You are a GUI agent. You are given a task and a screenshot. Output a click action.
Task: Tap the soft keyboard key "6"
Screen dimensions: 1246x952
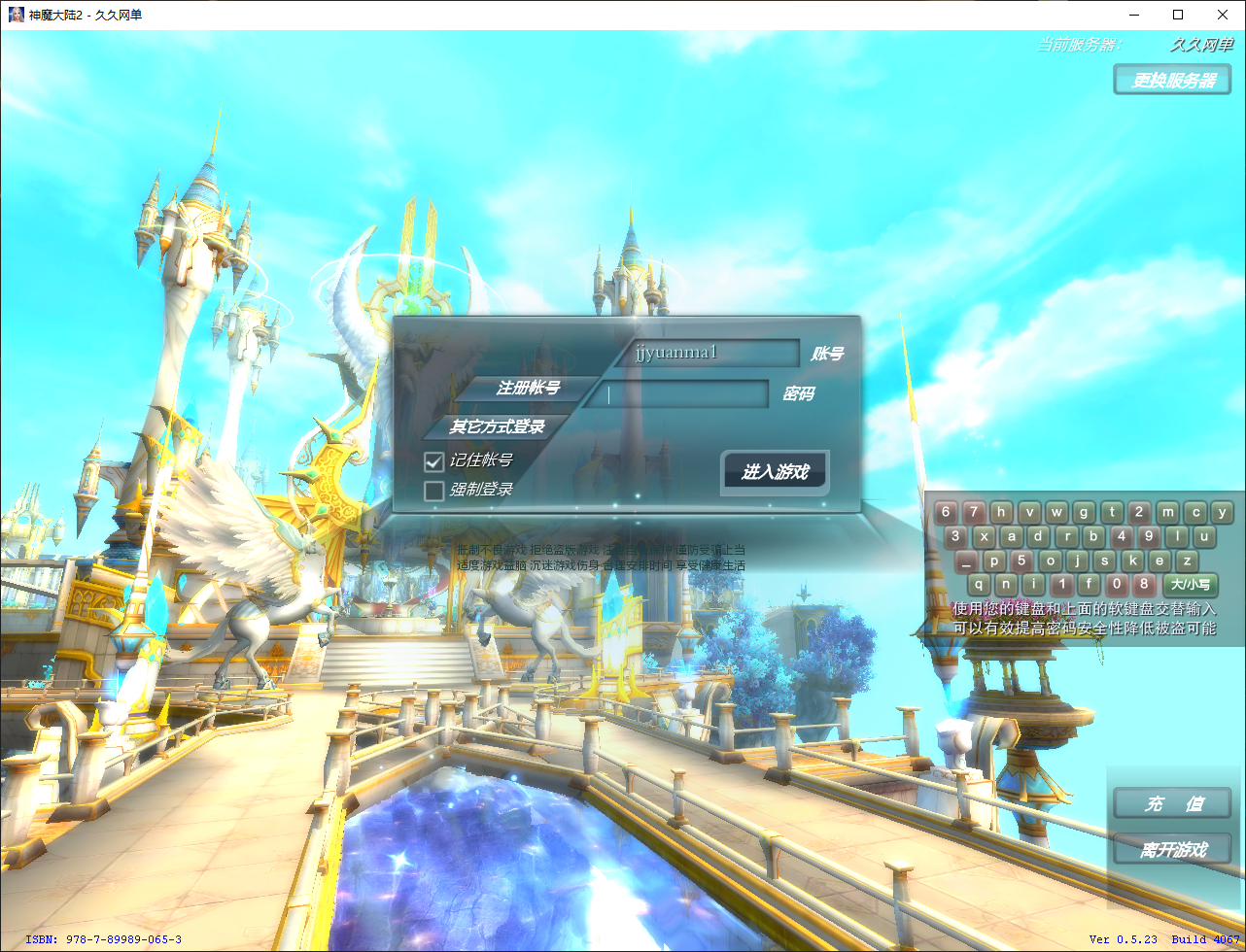[x=947, y=512]
